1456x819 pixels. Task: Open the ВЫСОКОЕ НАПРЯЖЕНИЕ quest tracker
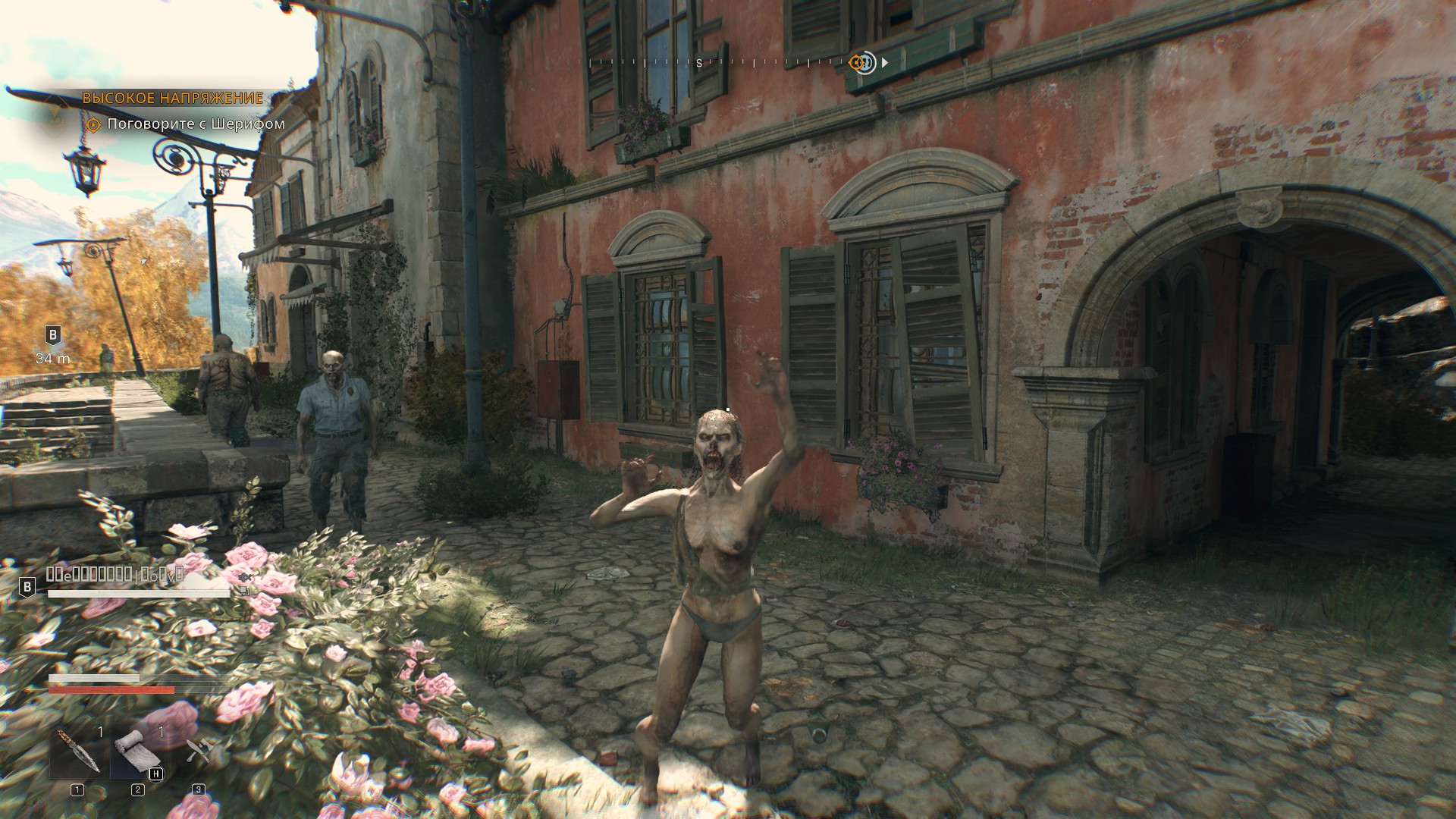(172, 98)
